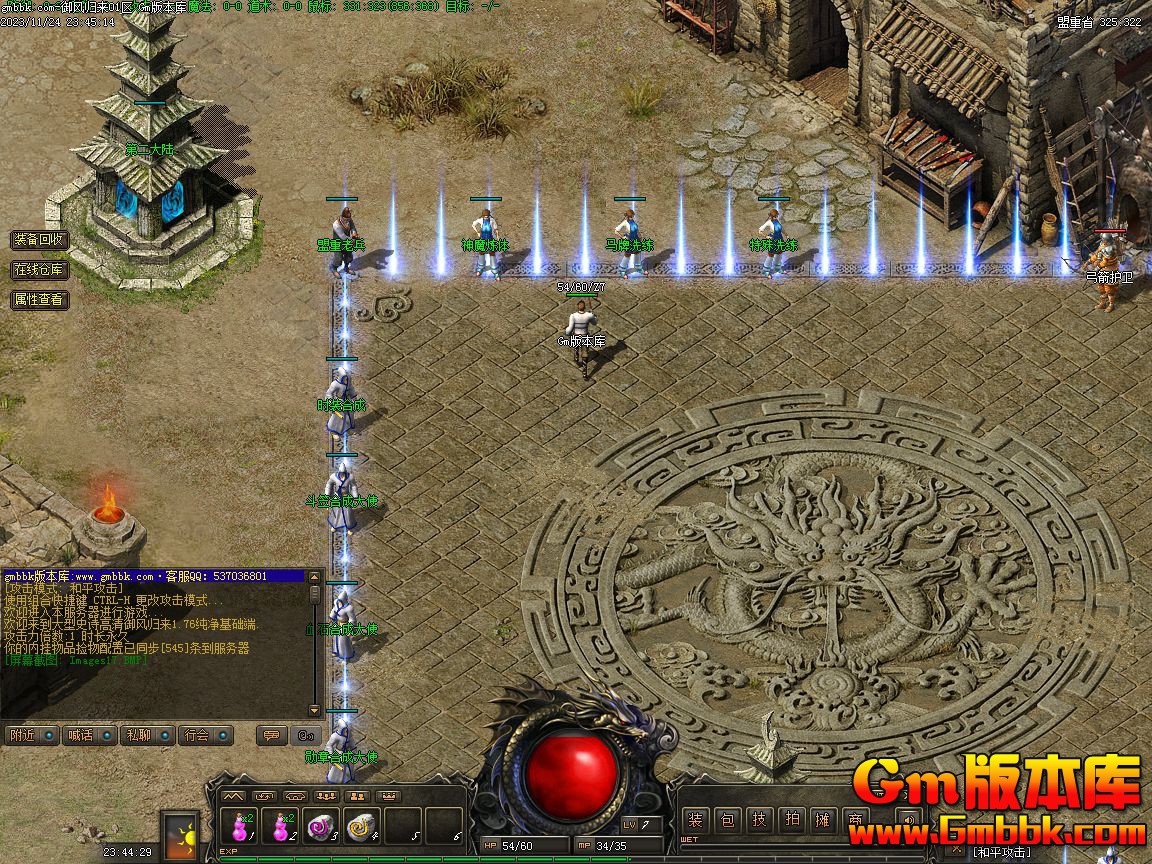The image size is (1152, 864).
Task: Open the 摊 stall panel
Action: point(823,821)
